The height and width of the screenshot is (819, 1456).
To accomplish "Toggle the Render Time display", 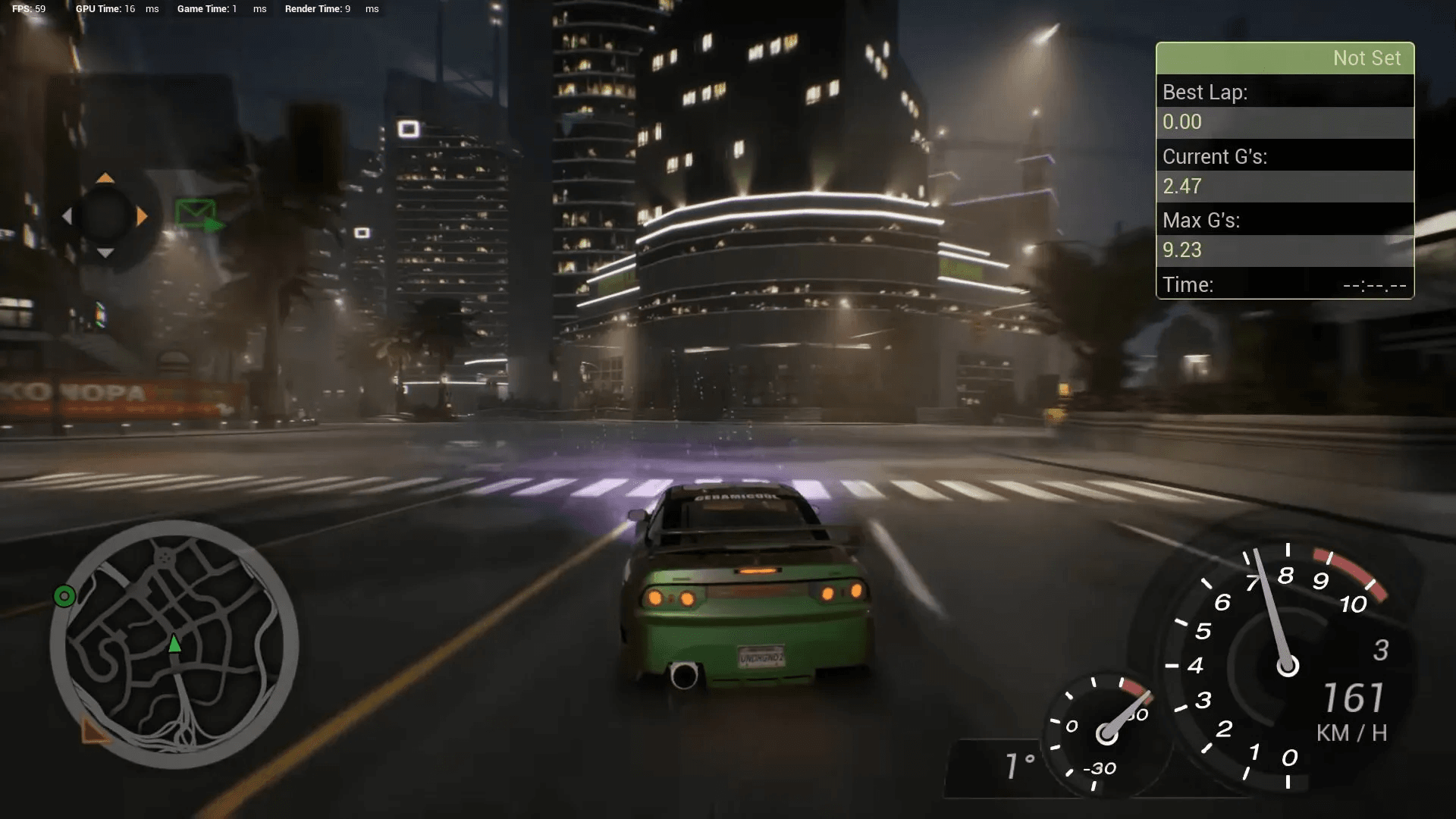I will click(313, 9).
